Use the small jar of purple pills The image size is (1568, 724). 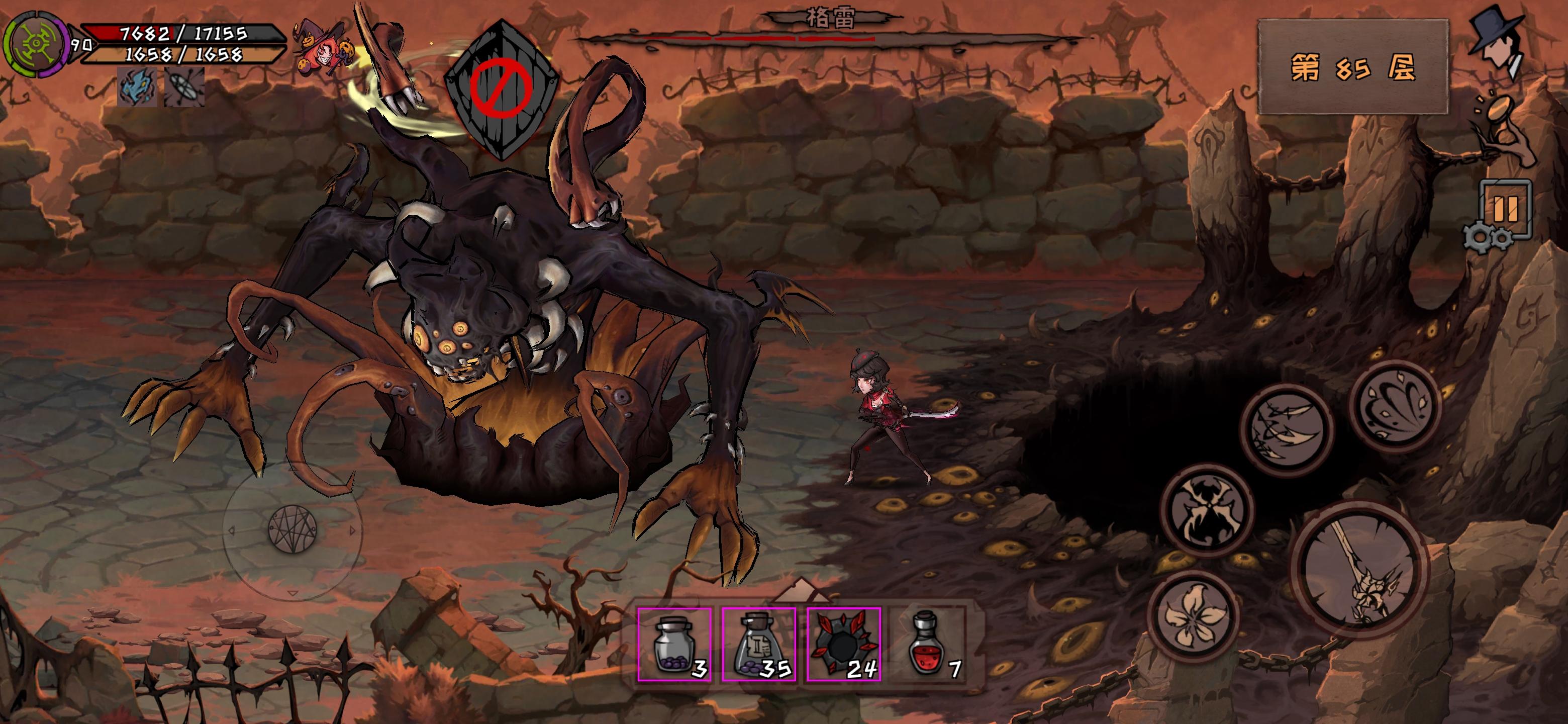(x=674, y=644)
